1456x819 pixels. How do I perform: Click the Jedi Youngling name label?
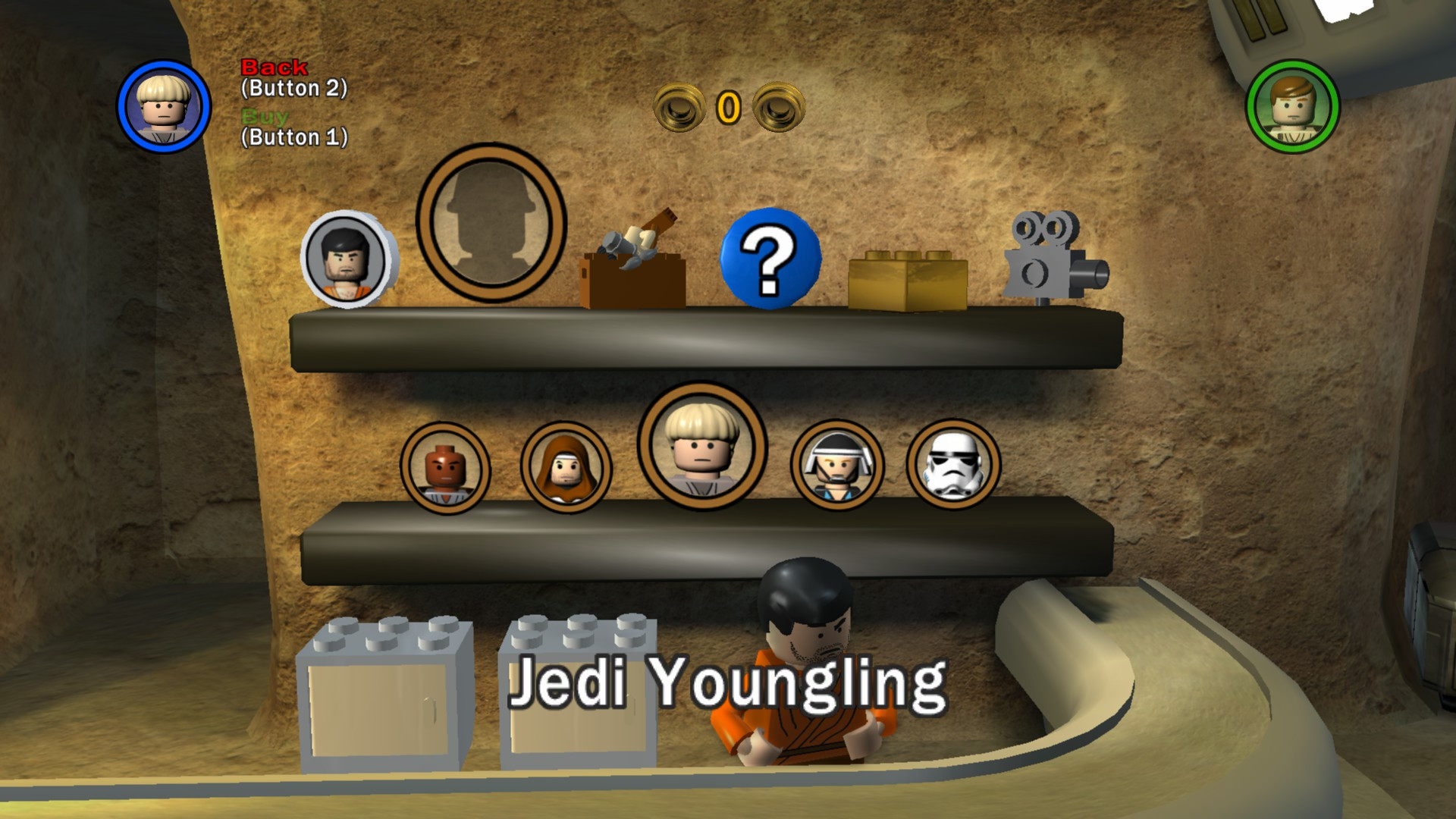[728, 682]
